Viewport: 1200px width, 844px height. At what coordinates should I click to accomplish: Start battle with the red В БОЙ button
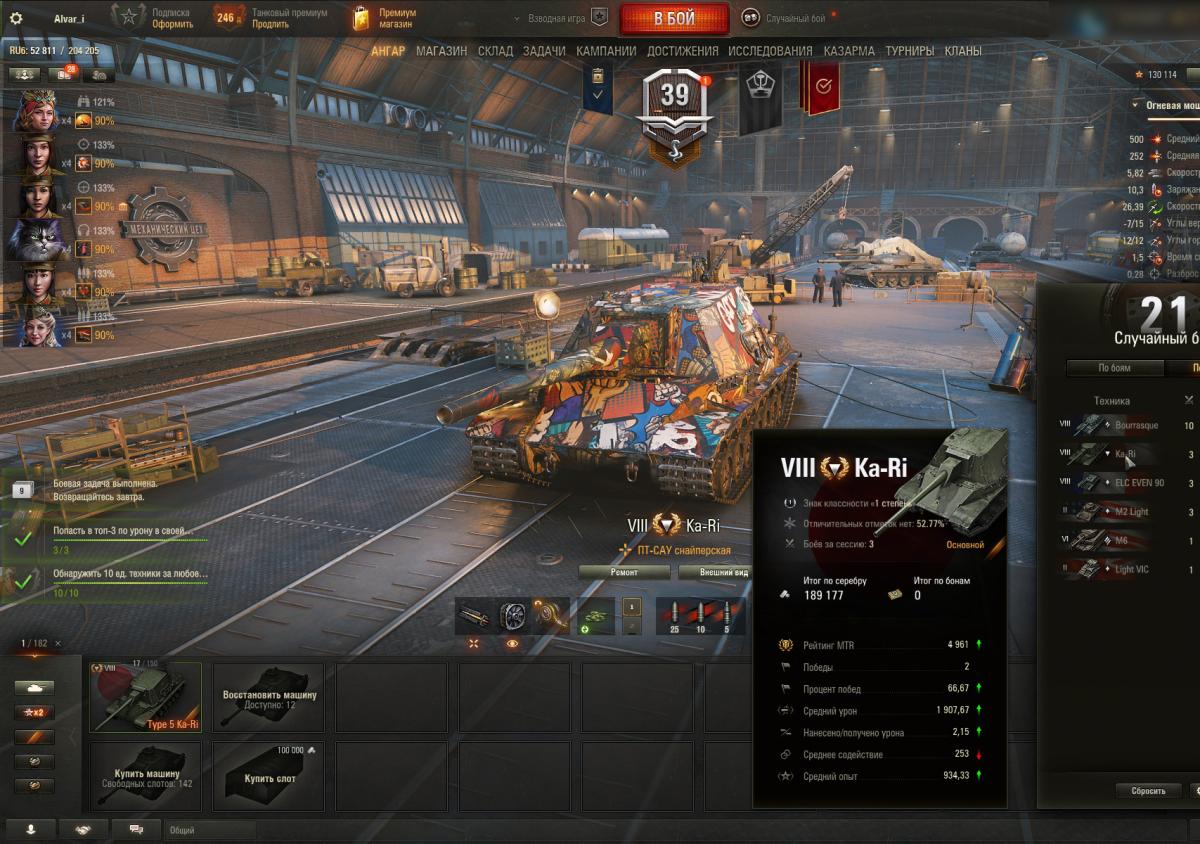[x=675, y=18]
